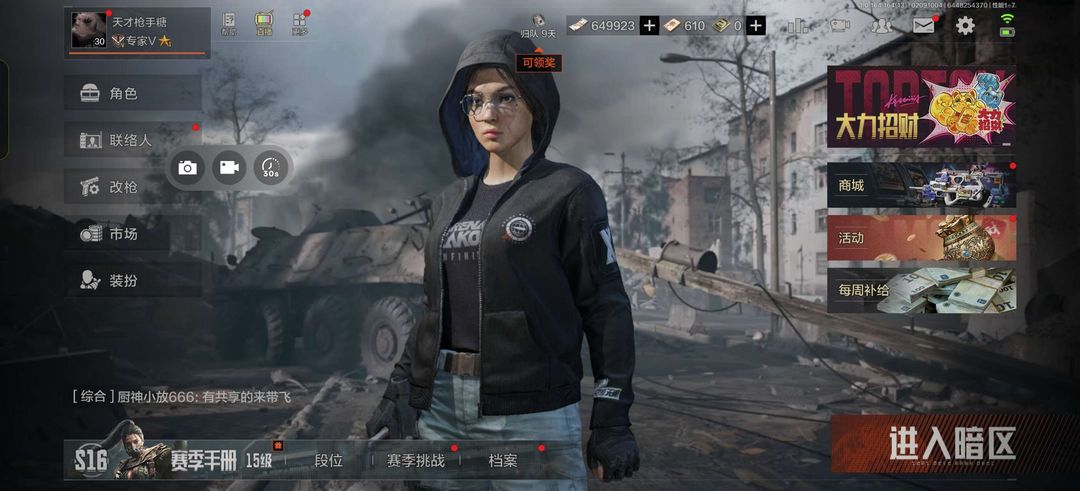Open the 每周补给 weekly supply banner
Viewport: 1080px width, 491px height.
coord(920,291)
